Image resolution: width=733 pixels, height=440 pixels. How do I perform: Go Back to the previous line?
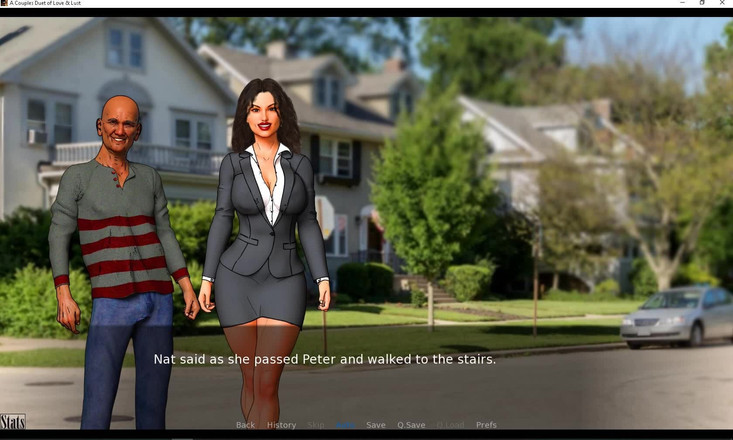tap(245, 425)
